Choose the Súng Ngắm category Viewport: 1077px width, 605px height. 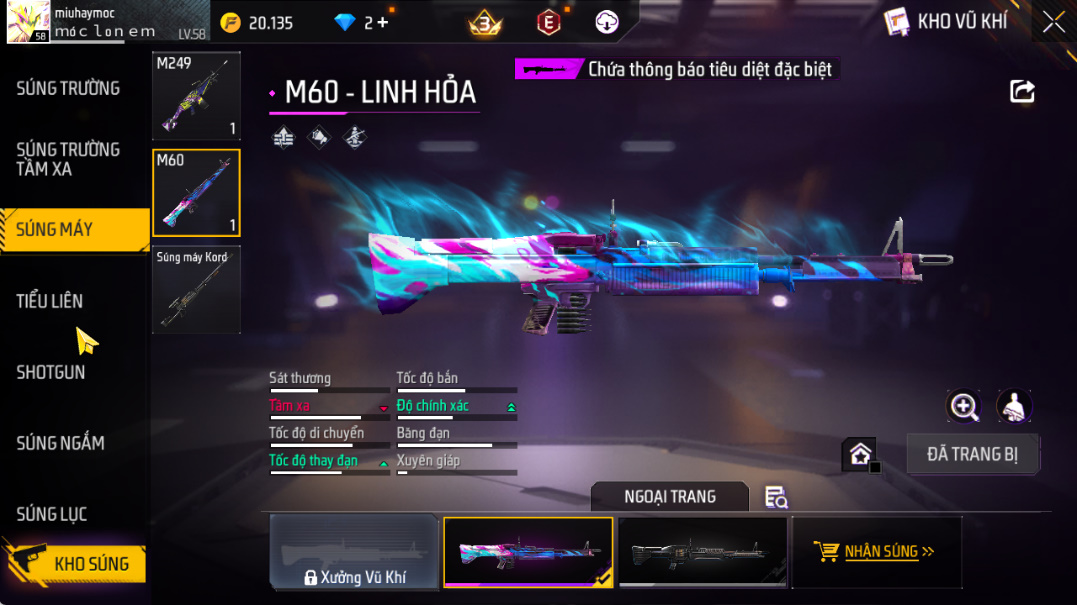click(60, 443)
